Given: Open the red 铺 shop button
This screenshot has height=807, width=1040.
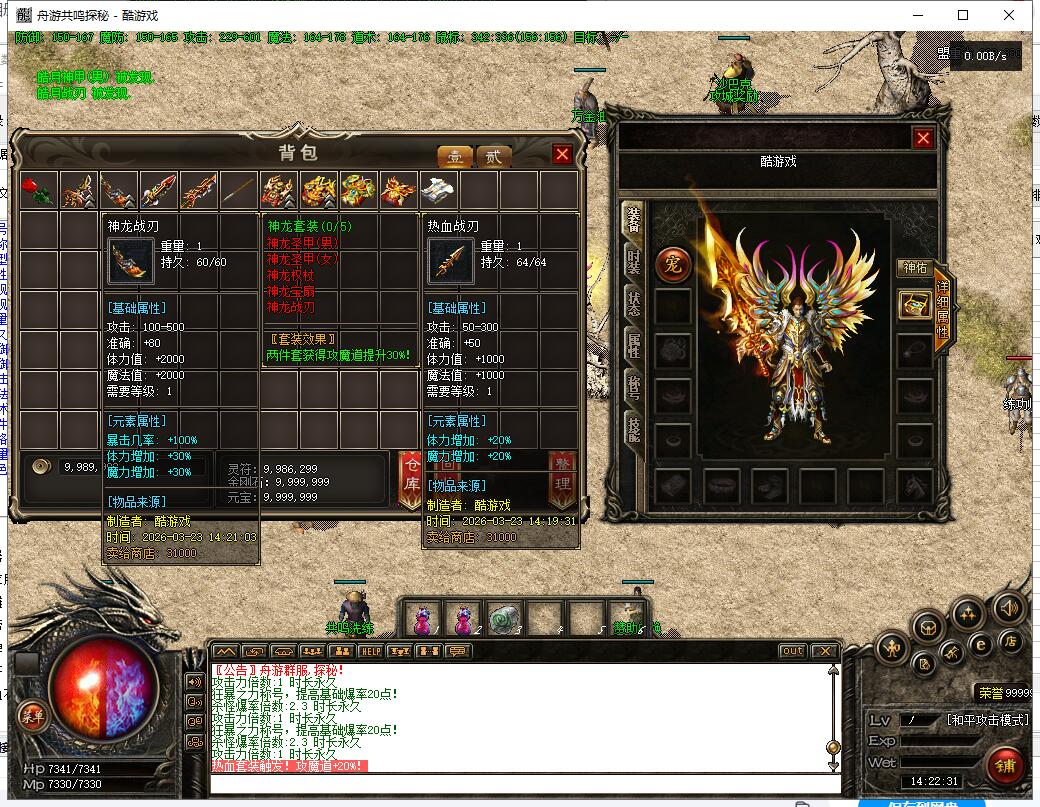Looking at the screenshot, I should pyautogui.click(x=1004, y=766).
